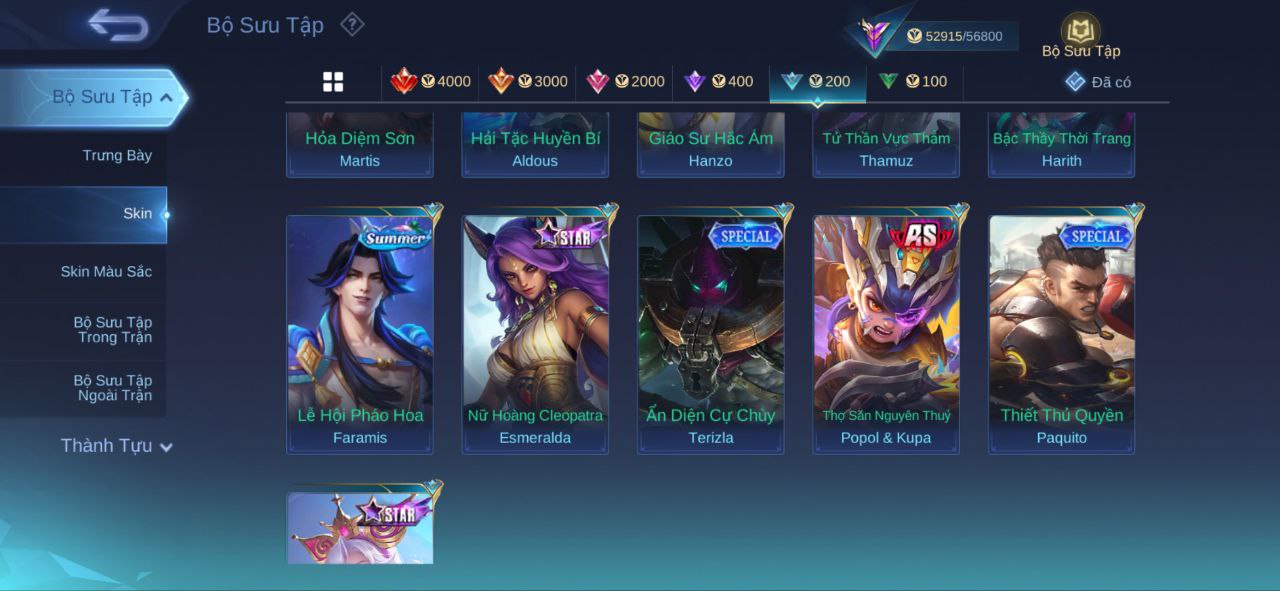The height and width of the screenshot is (591, 1280).
Task: Open the question mark help icon
Action: click(352, 24)
